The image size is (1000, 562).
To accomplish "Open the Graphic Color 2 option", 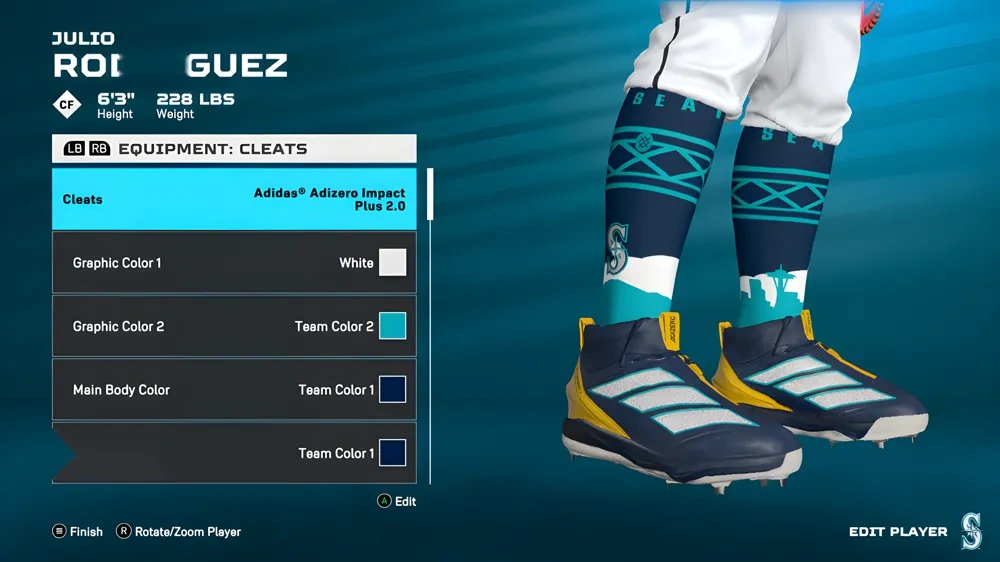I will (x=234, y=326).
